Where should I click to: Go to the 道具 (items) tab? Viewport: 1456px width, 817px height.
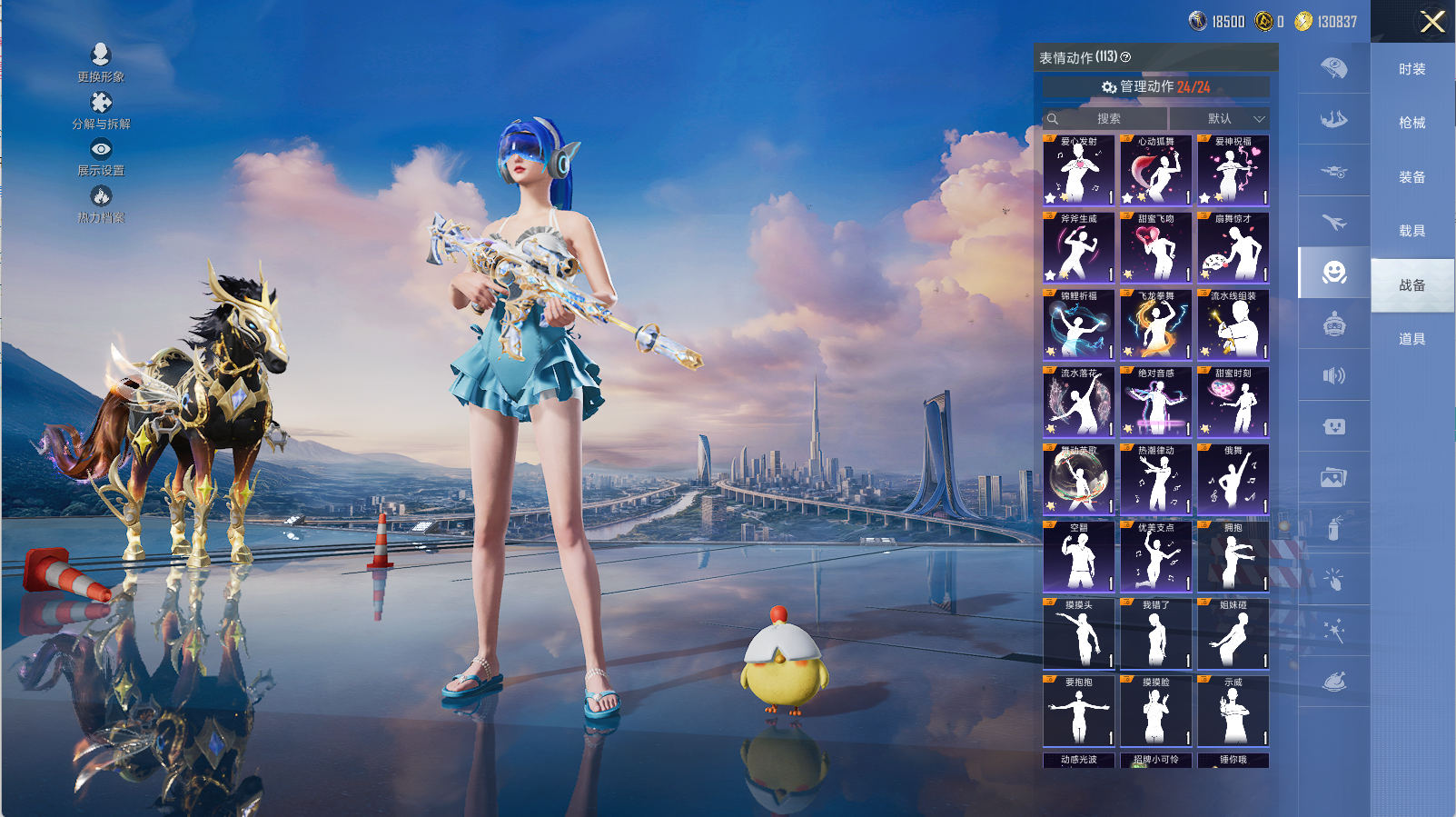tap(1411, 339)
